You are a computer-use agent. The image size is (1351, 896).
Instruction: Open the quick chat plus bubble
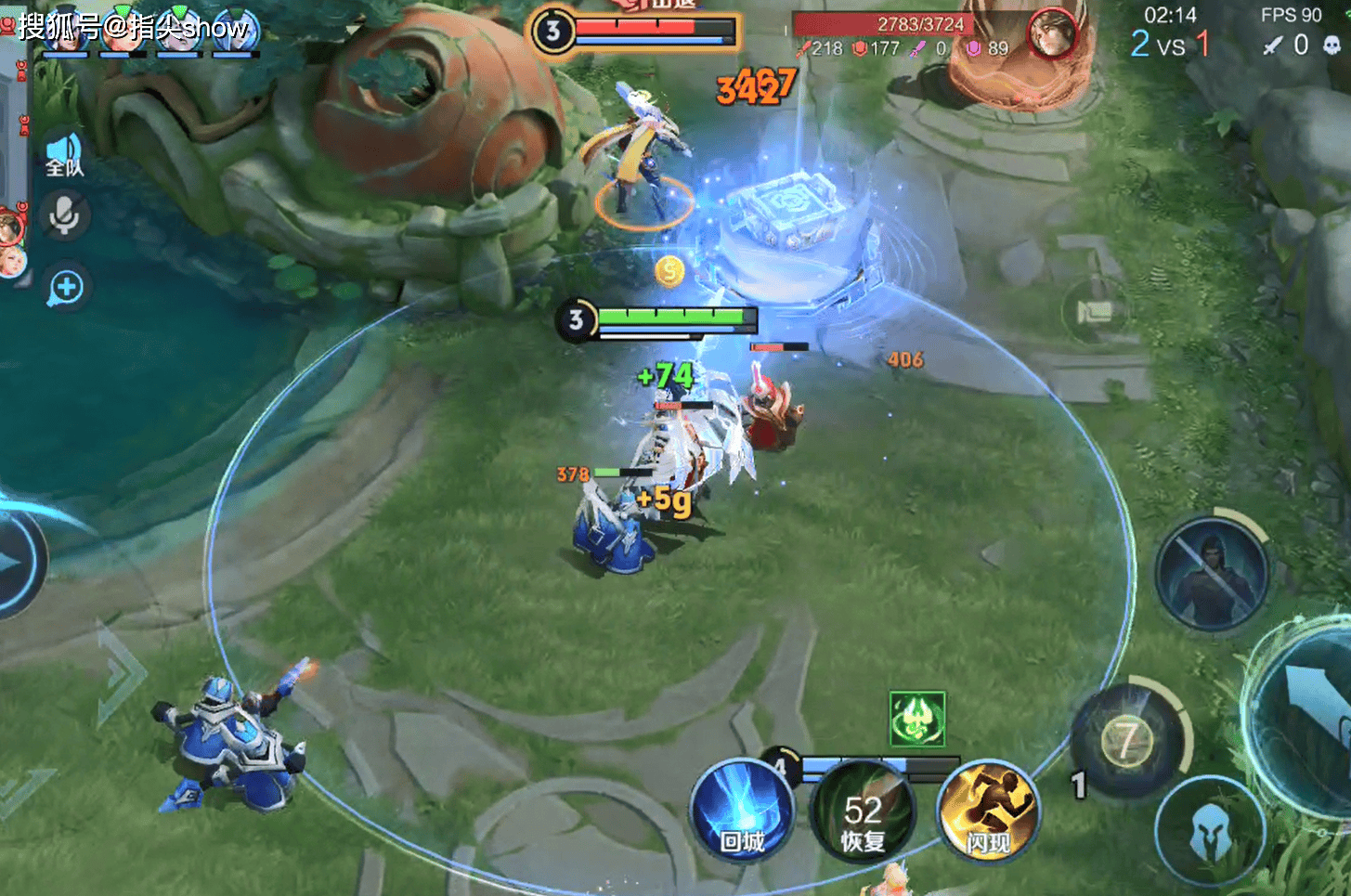click(66, 289)
